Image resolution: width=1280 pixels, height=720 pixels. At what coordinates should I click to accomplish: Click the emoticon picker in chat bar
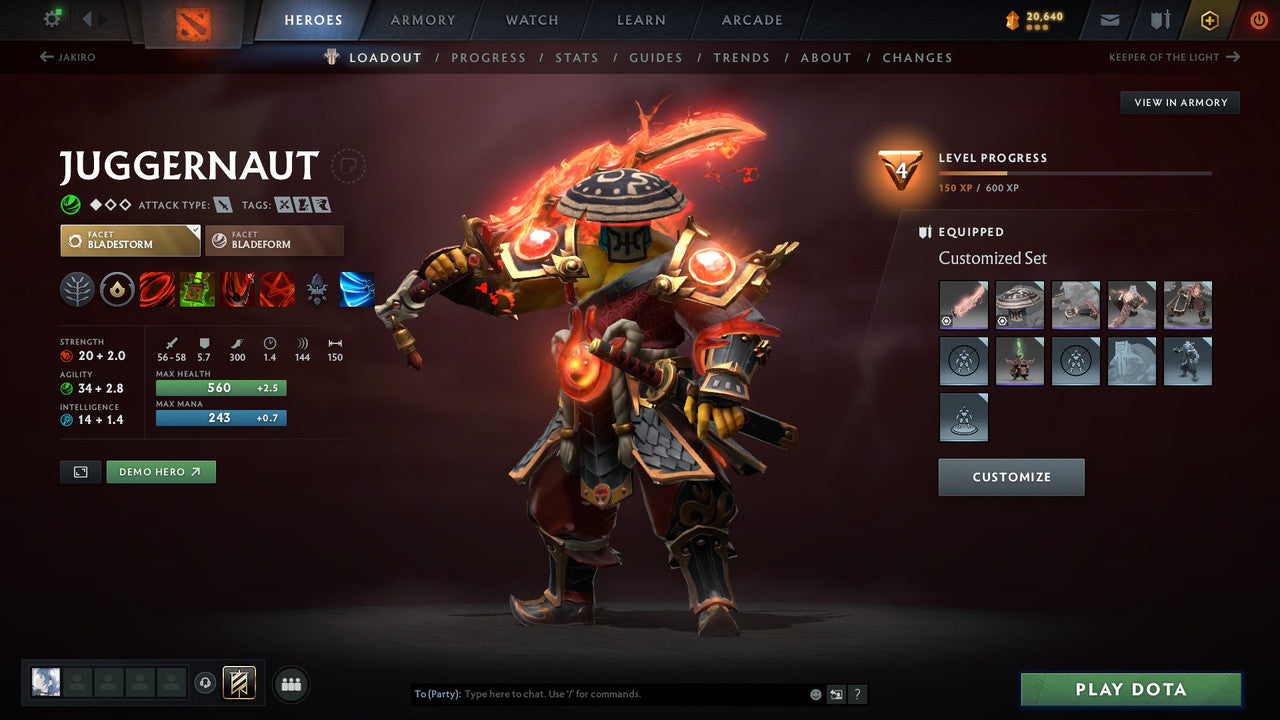[815, 693]
